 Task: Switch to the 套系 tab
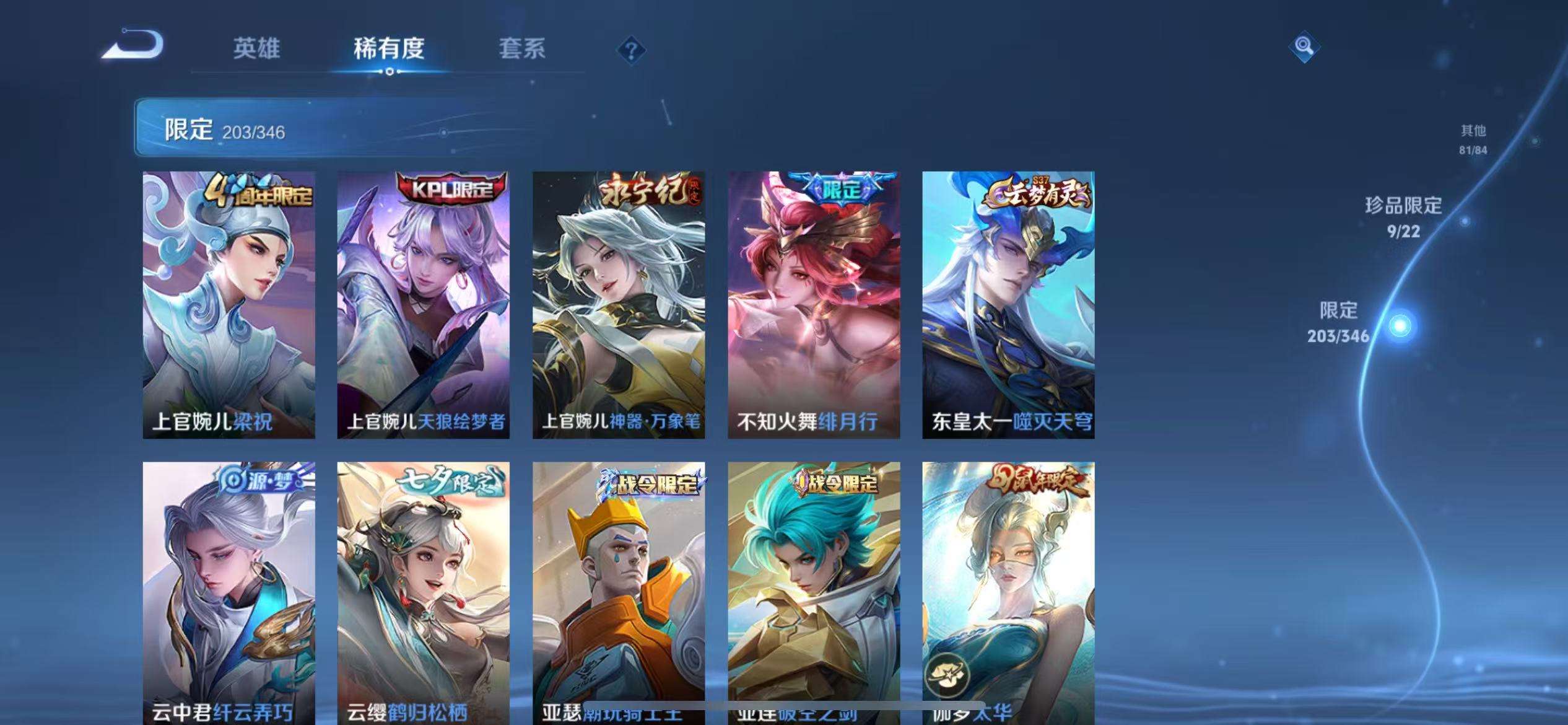click(x=523, y=50)
